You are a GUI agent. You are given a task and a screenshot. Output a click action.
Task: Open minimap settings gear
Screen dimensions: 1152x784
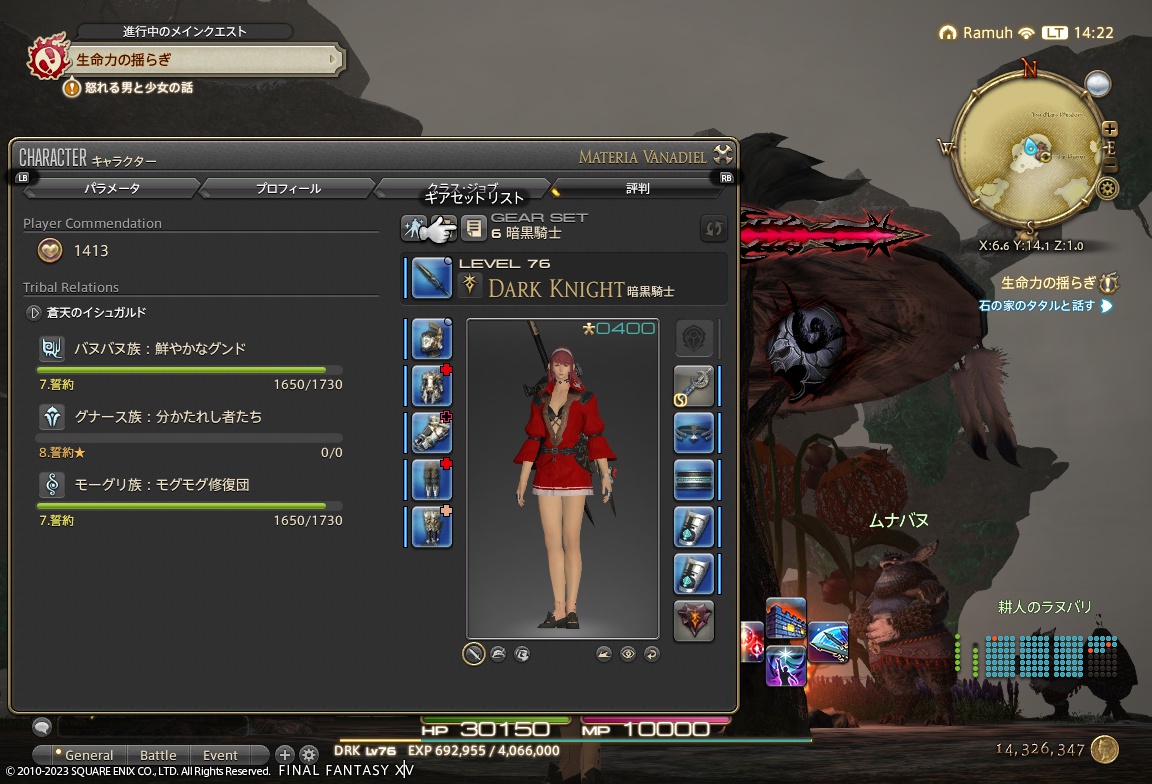pyautogui.click(x=1107, y=188)
